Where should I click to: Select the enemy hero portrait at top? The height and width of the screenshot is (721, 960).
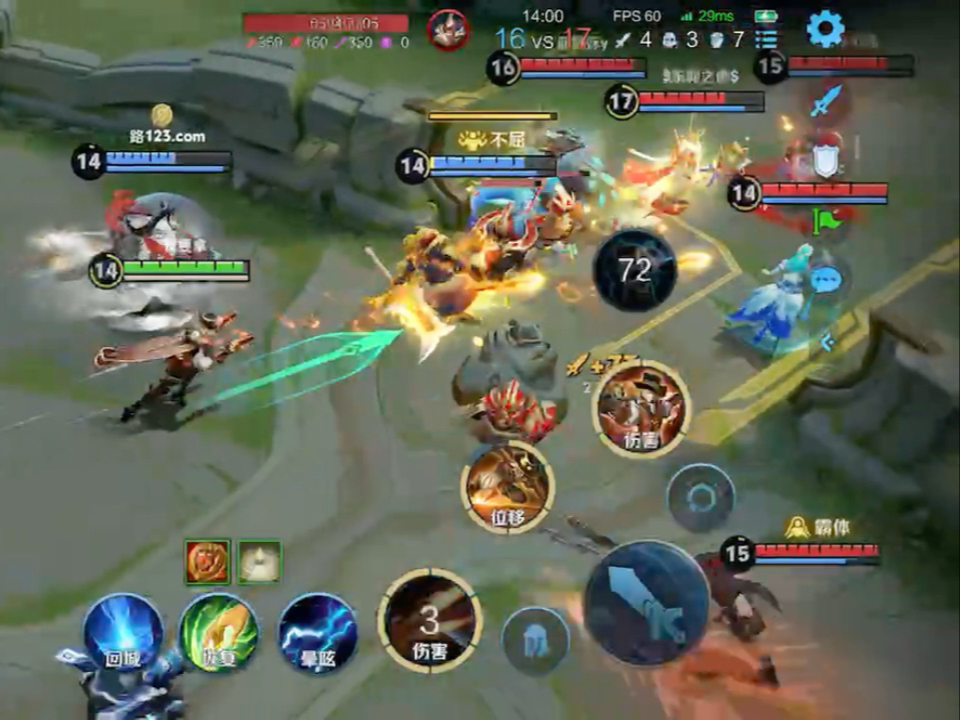click(x=448, y=29)
